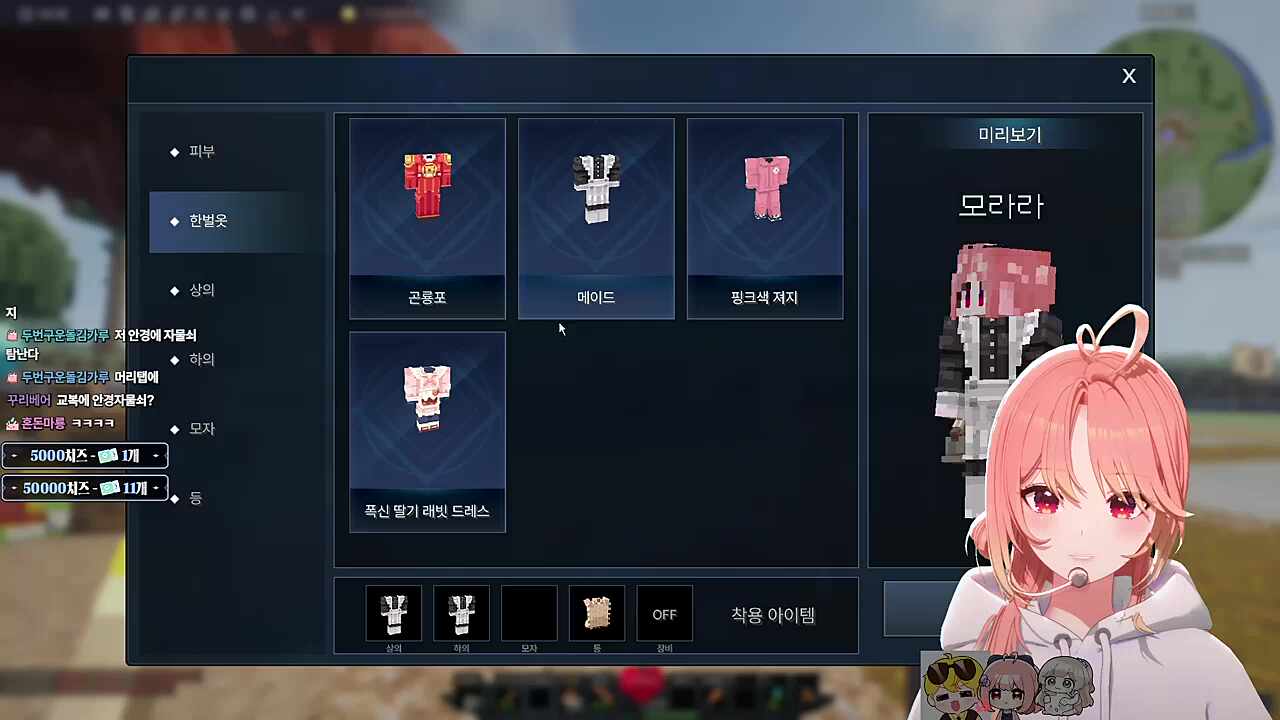The image size is (1280, 720).
Task: Click the empty 모자 hat slot
Action: [529, 612]
